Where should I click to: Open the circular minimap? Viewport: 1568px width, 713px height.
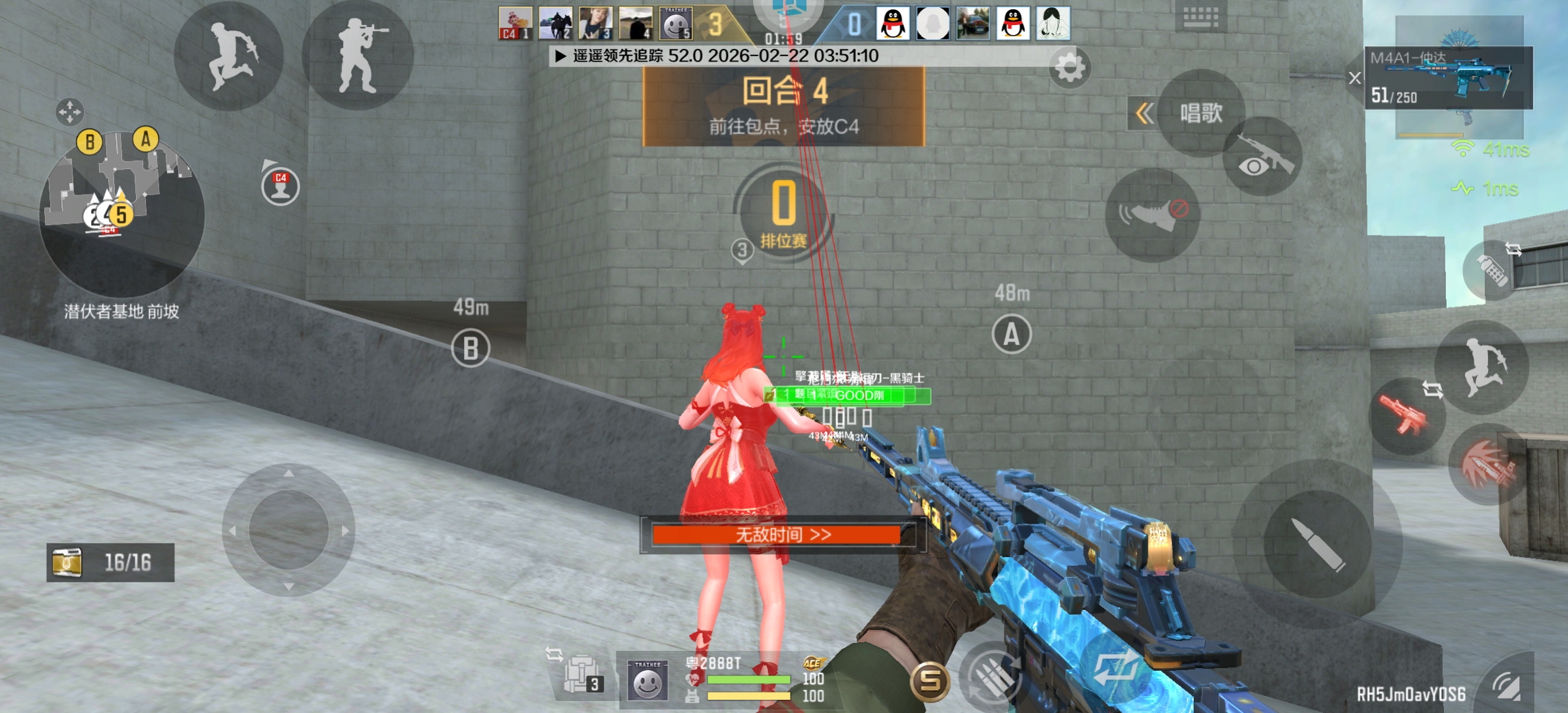coord(122,213)
